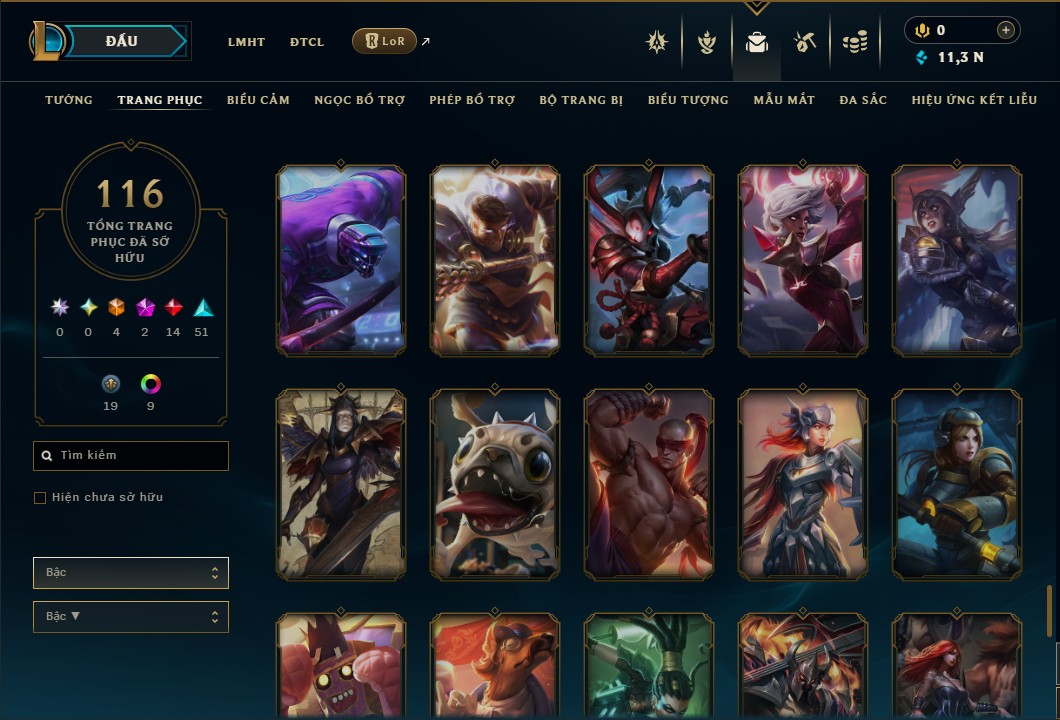Go to the PHÉP BỔ TRỢ tab
1060x720 pixels.
(472, 100)
